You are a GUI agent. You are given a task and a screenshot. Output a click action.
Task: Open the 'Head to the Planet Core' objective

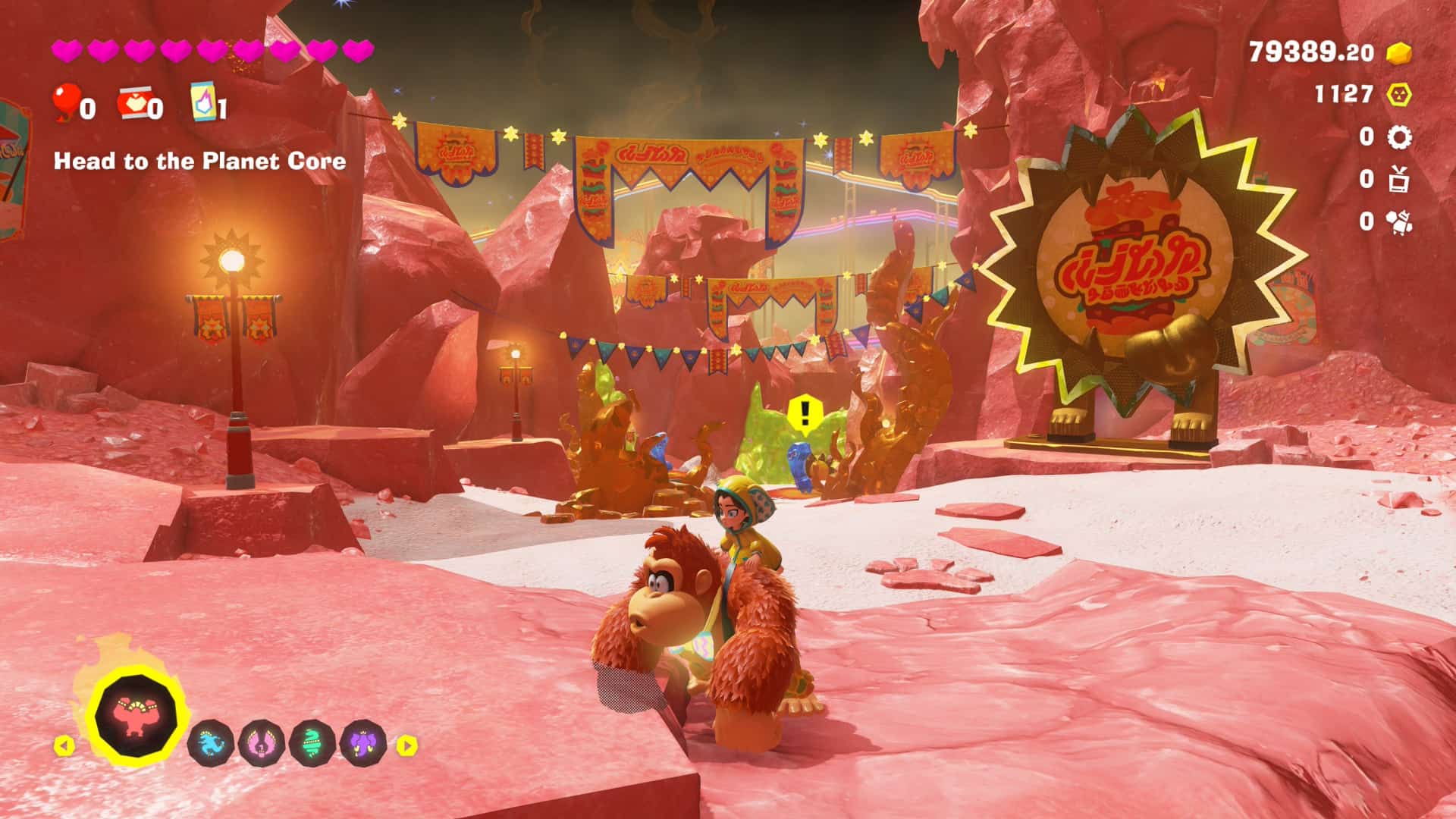tap(199, 161)
